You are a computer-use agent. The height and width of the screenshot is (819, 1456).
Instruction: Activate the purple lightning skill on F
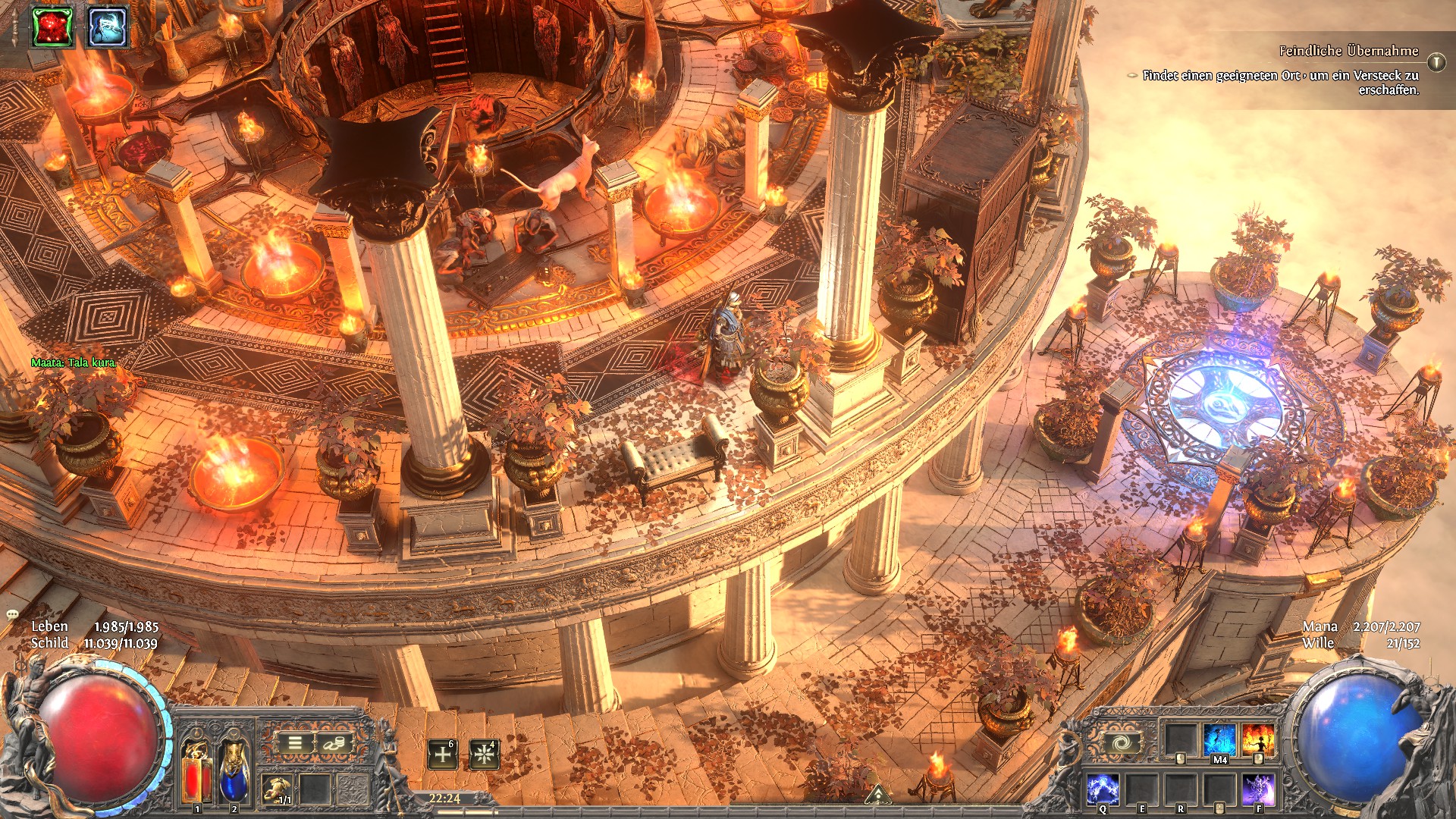[1258, 789]
